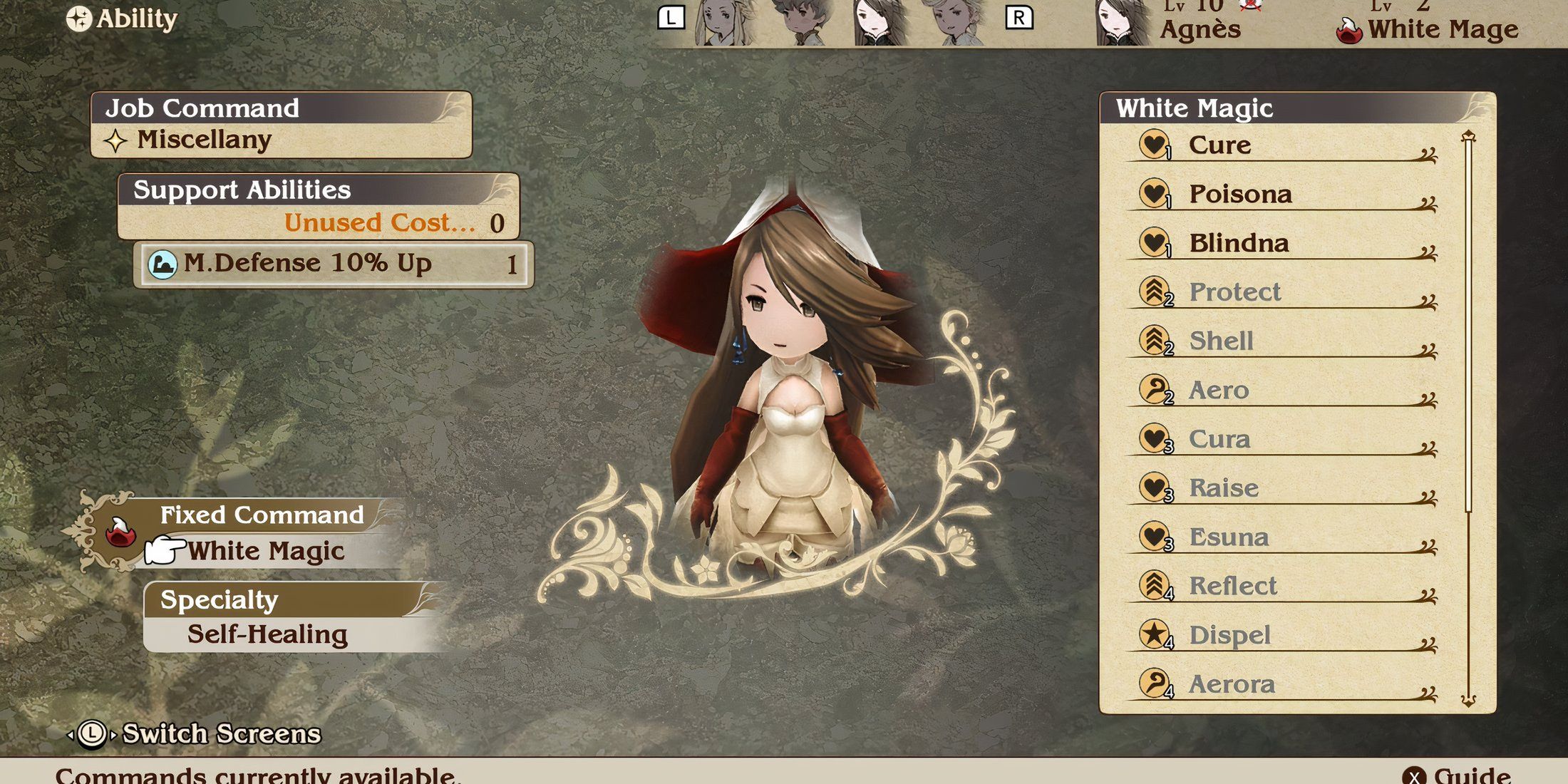Select Esuna in the spell list
1568x784 pixels.
tap(1283, 537)
